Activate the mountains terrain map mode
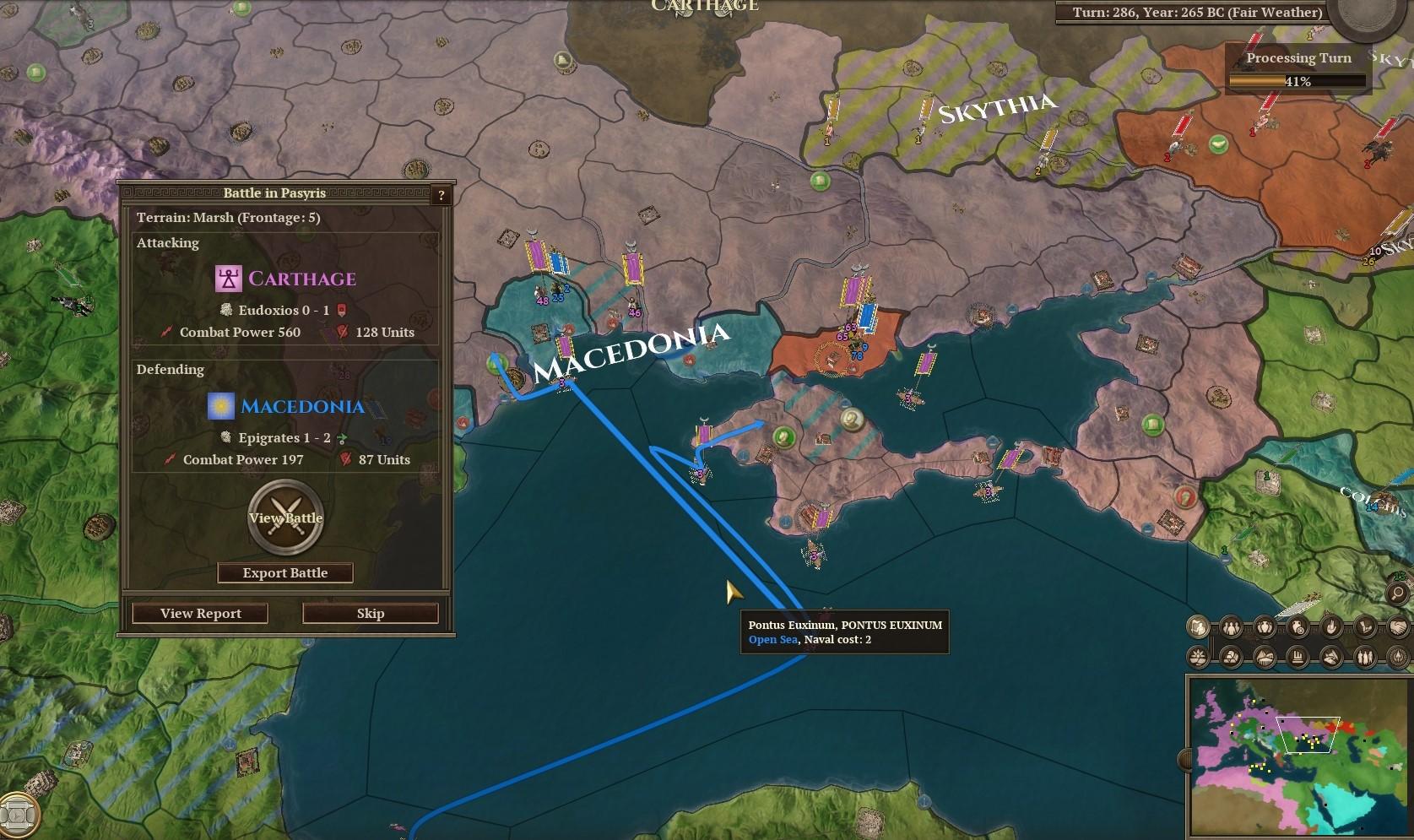 tap(1264, 657)
